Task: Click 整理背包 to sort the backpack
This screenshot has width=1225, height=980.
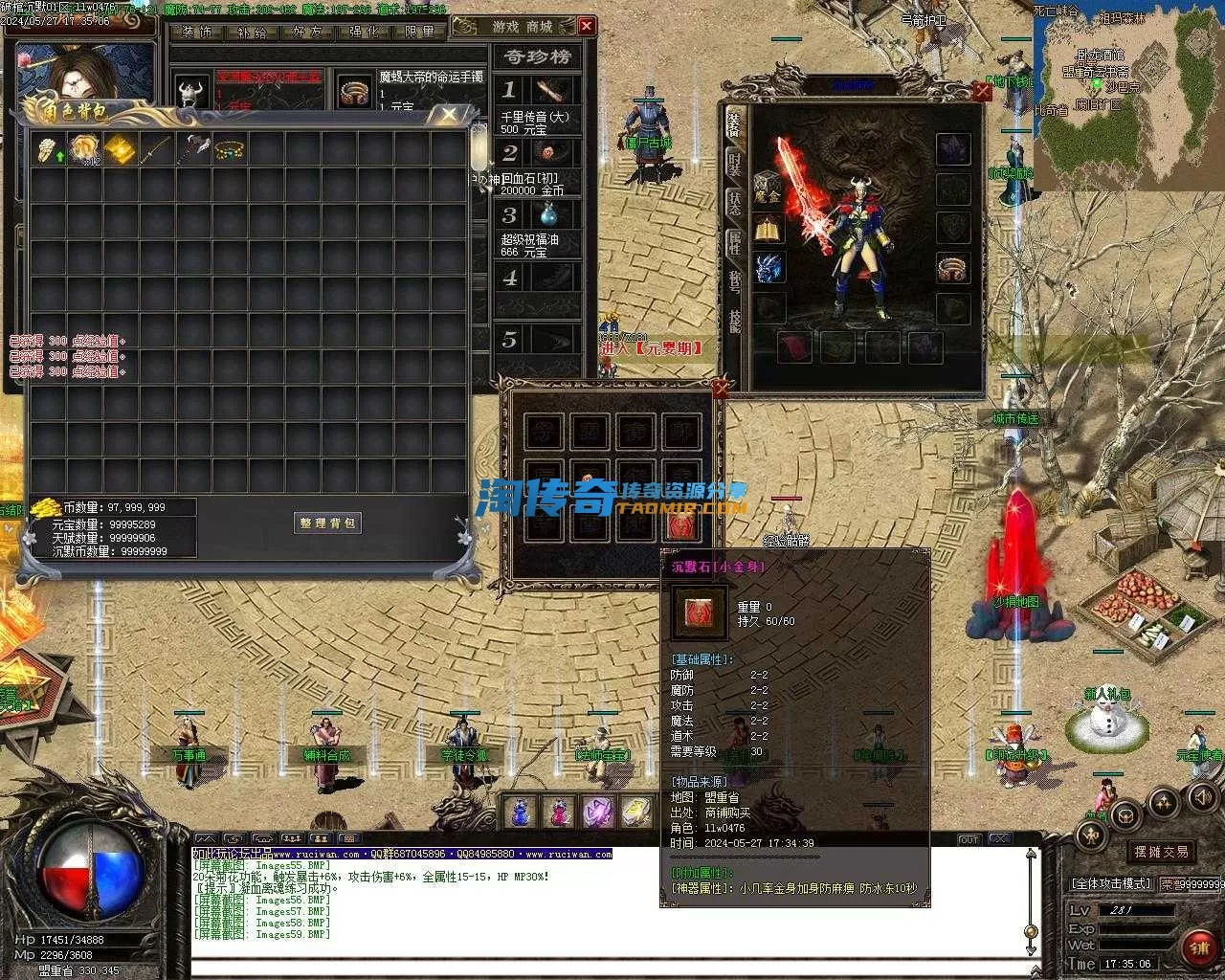Action: (327, 523)
